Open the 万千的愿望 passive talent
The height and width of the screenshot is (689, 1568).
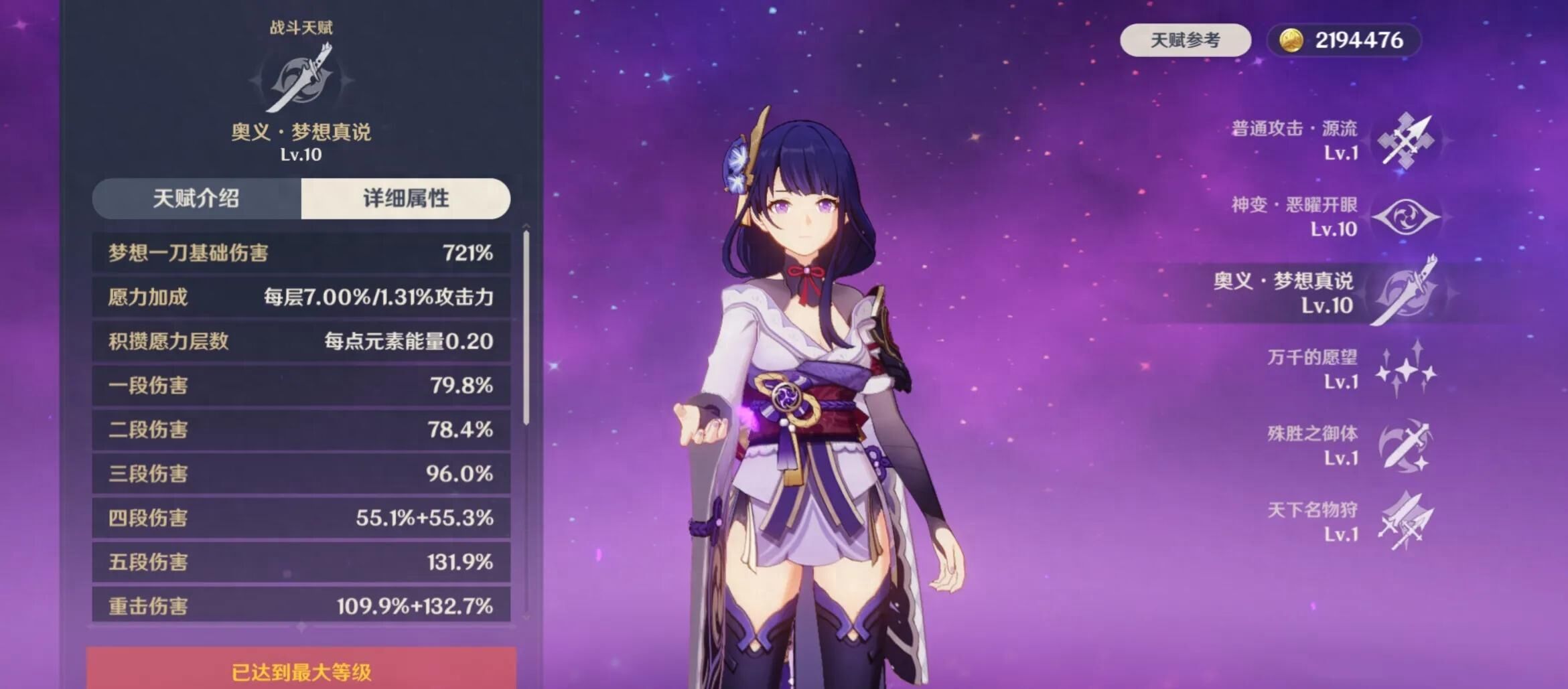1405,370
